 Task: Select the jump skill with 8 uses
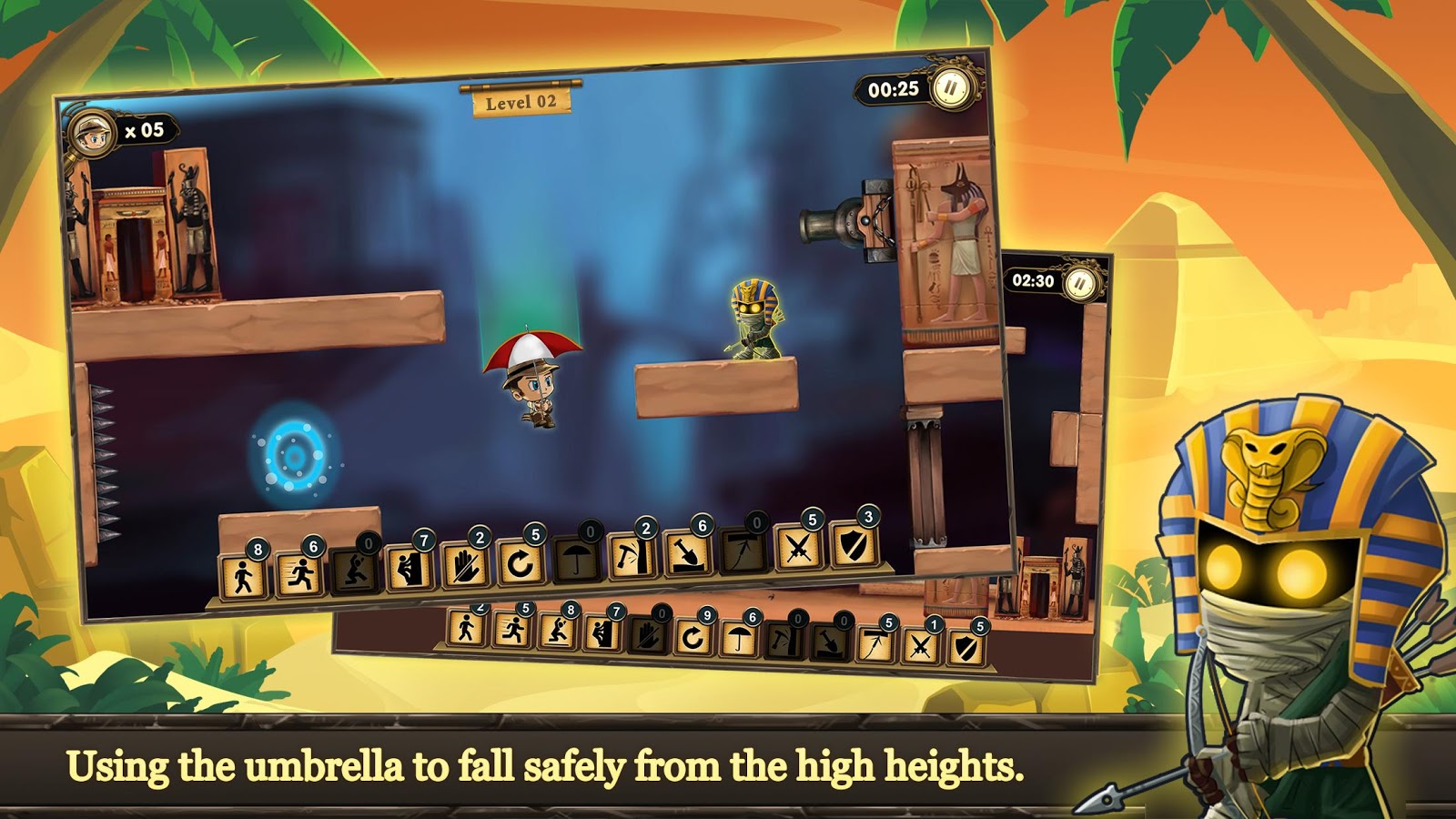click(557, 631)
